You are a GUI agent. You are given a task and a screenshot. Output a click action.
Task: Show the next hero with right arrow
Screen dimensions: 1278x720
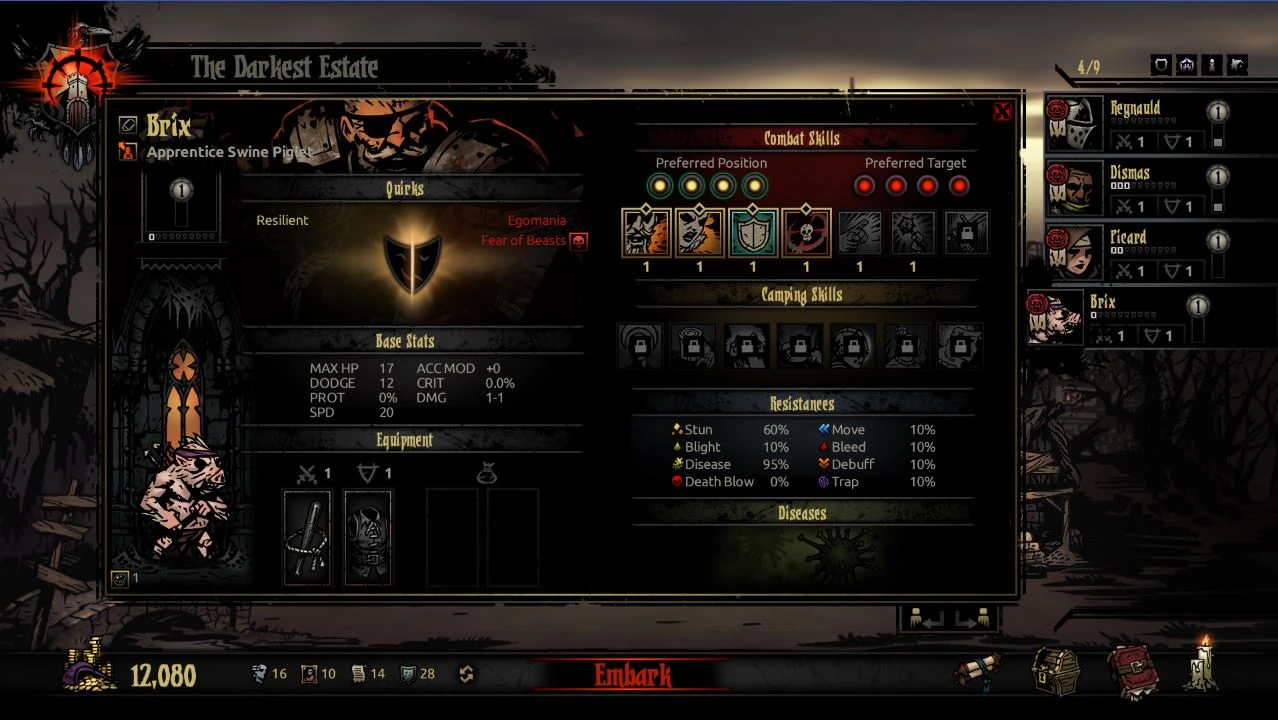[x=972, y=619]
